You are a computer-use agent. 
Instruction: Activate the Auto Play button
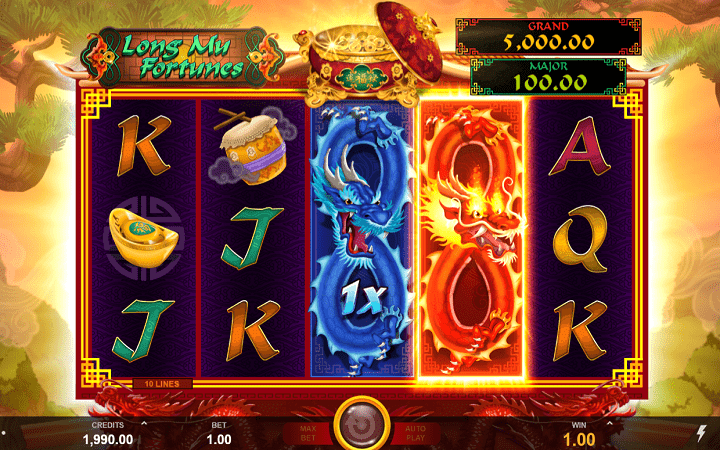coord(414,432)
